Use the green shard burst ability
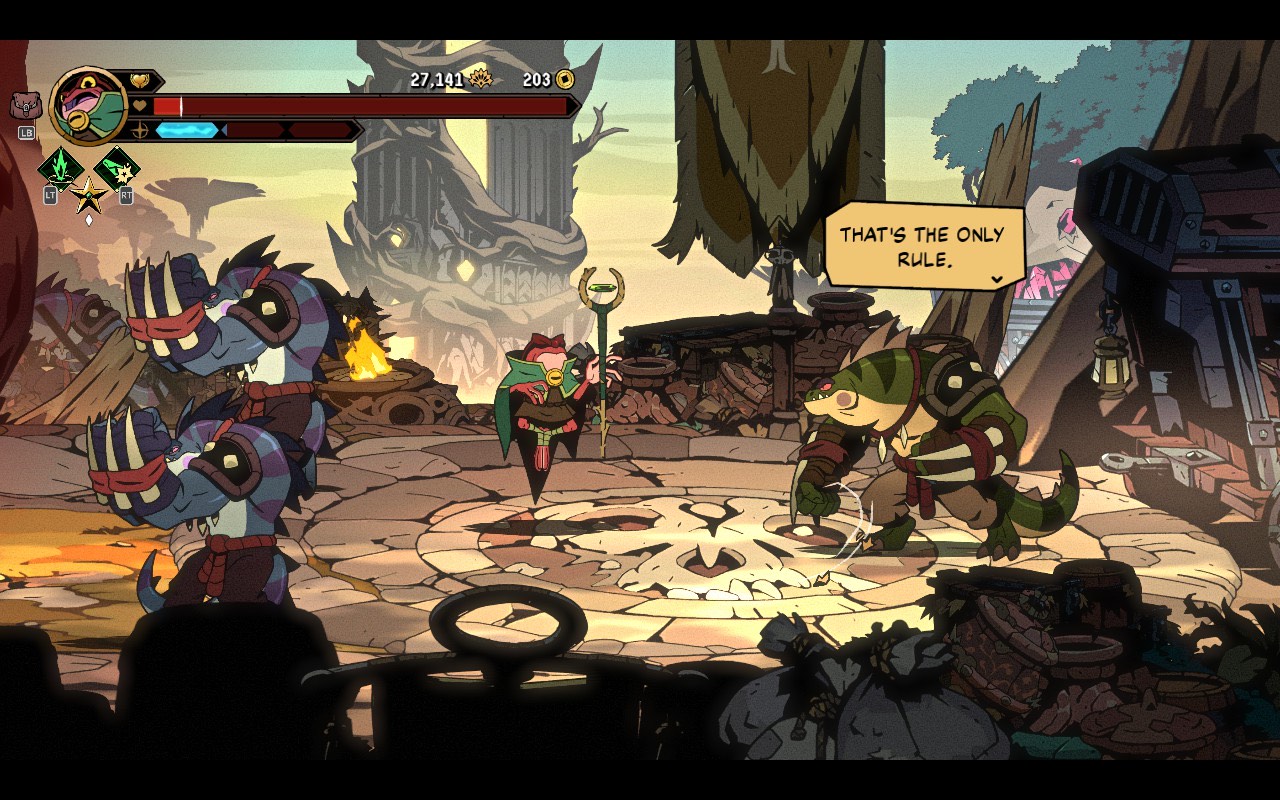Screen dimensions: 1280x800 pos(117,168)
